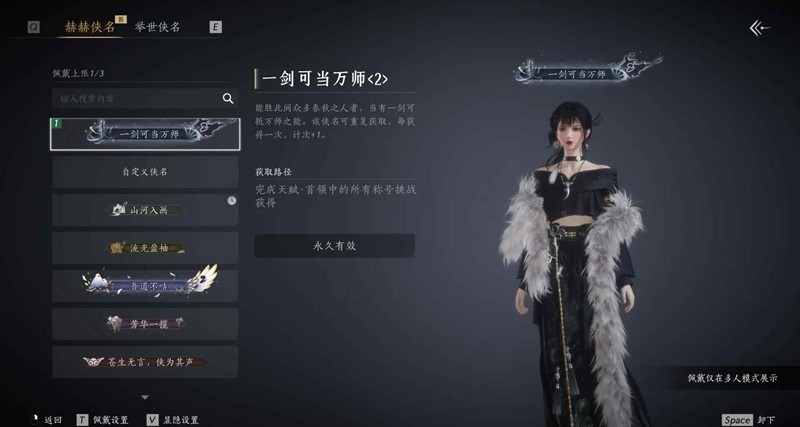Image resolution: width=800 pixels, height=427 pixels.
Task: Choose the 自定义侠名 custom title entry
Action: coord(145,171)
